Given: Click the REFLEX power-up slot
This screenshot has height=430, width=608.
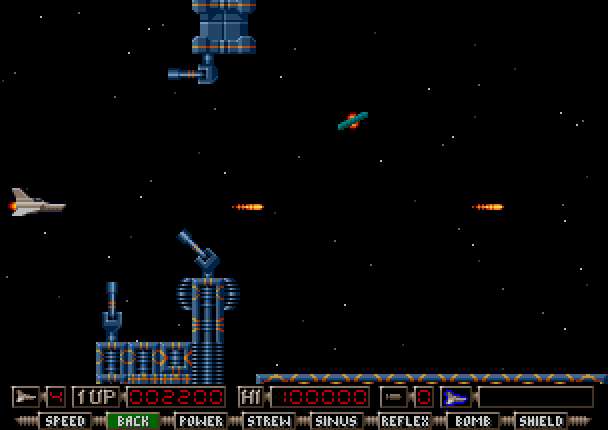Looking at the screenshot, I should (x=405, y=421).
